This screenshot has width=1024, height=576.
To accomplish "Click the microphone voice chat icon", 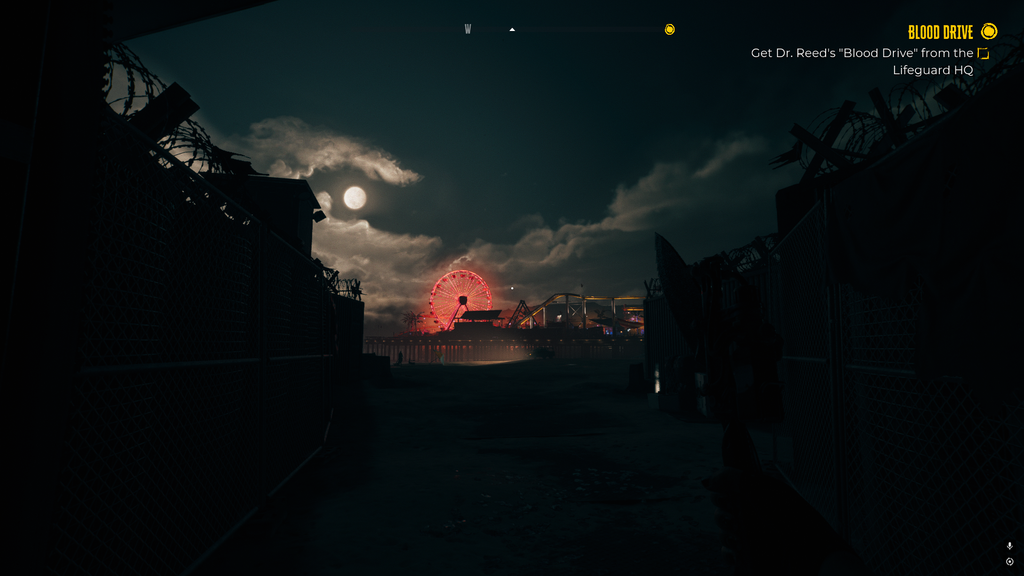I will pos(1010,546).
